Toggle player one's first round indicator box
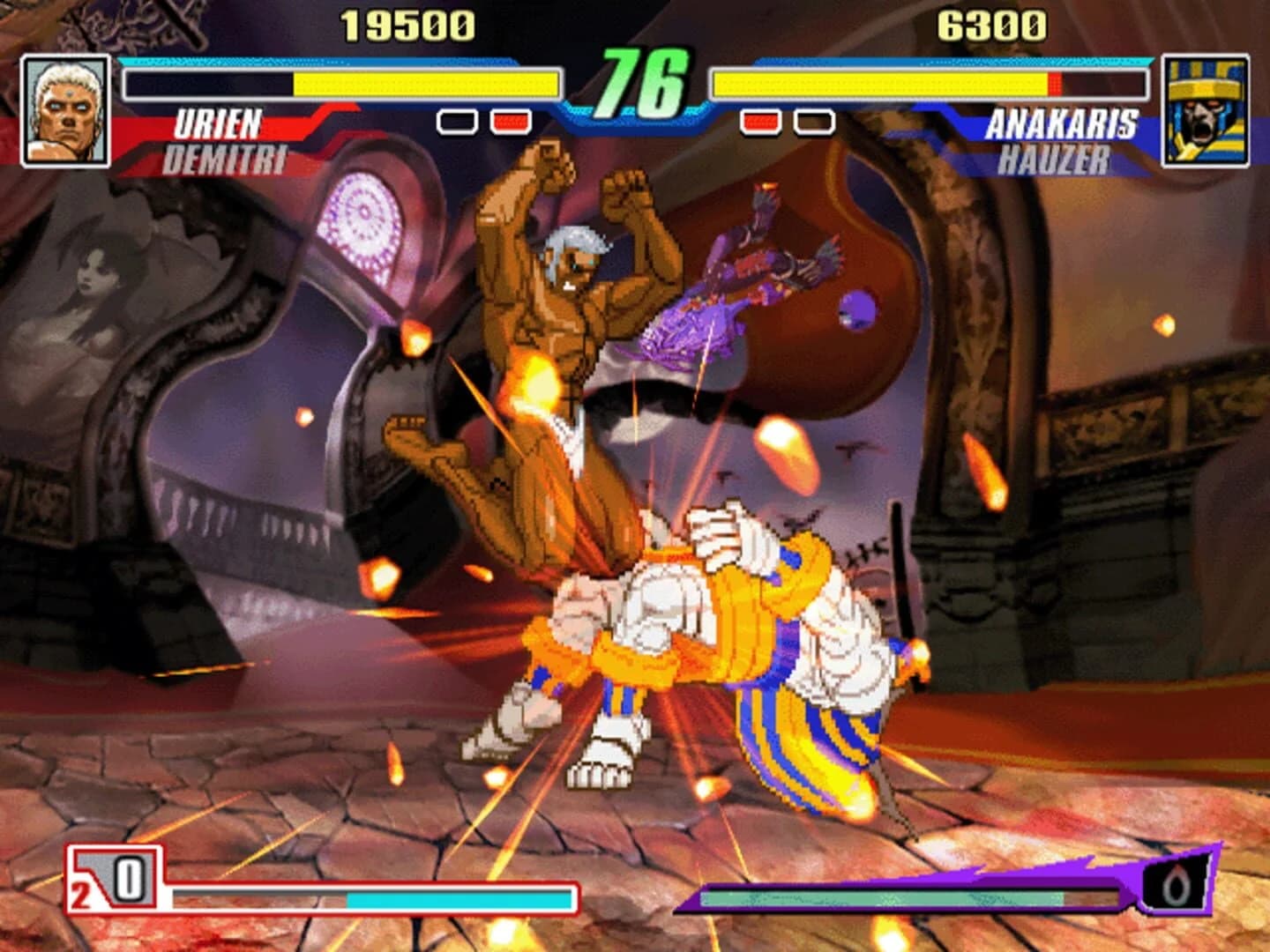This screenshot has width=1270, height=952. pos(455,123)
